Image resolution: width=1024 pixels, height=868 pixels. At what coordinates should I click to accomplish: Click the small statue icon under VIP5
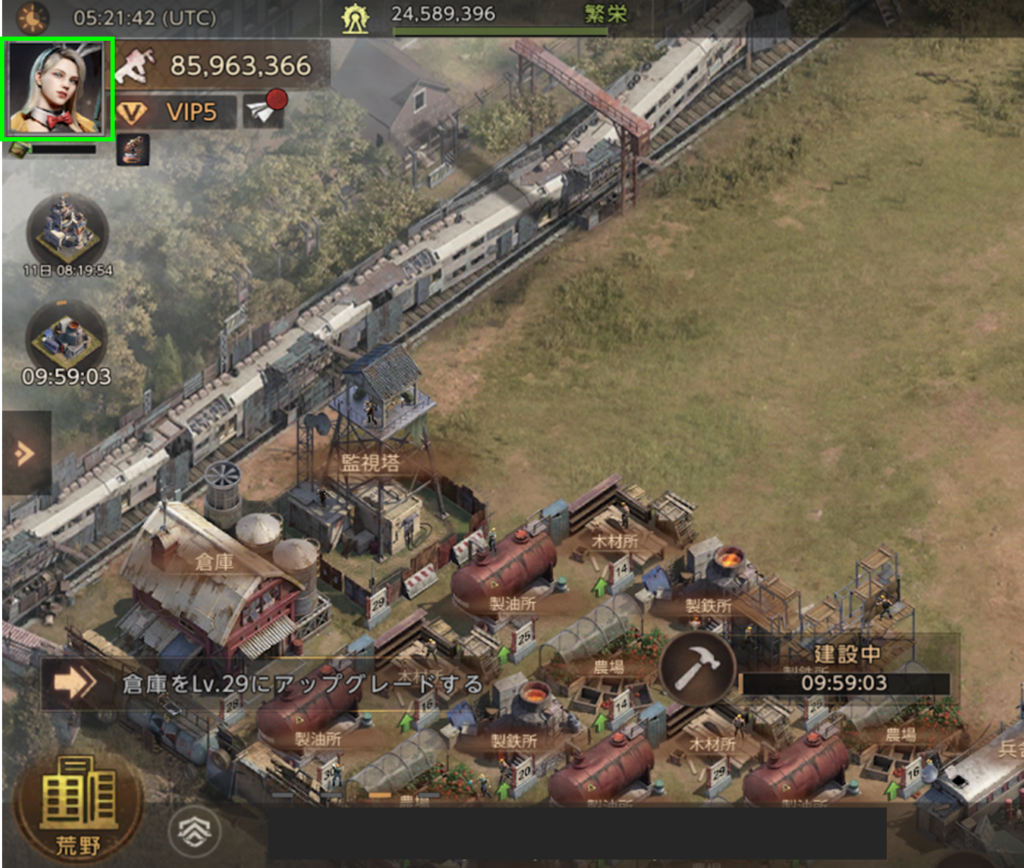133,149
